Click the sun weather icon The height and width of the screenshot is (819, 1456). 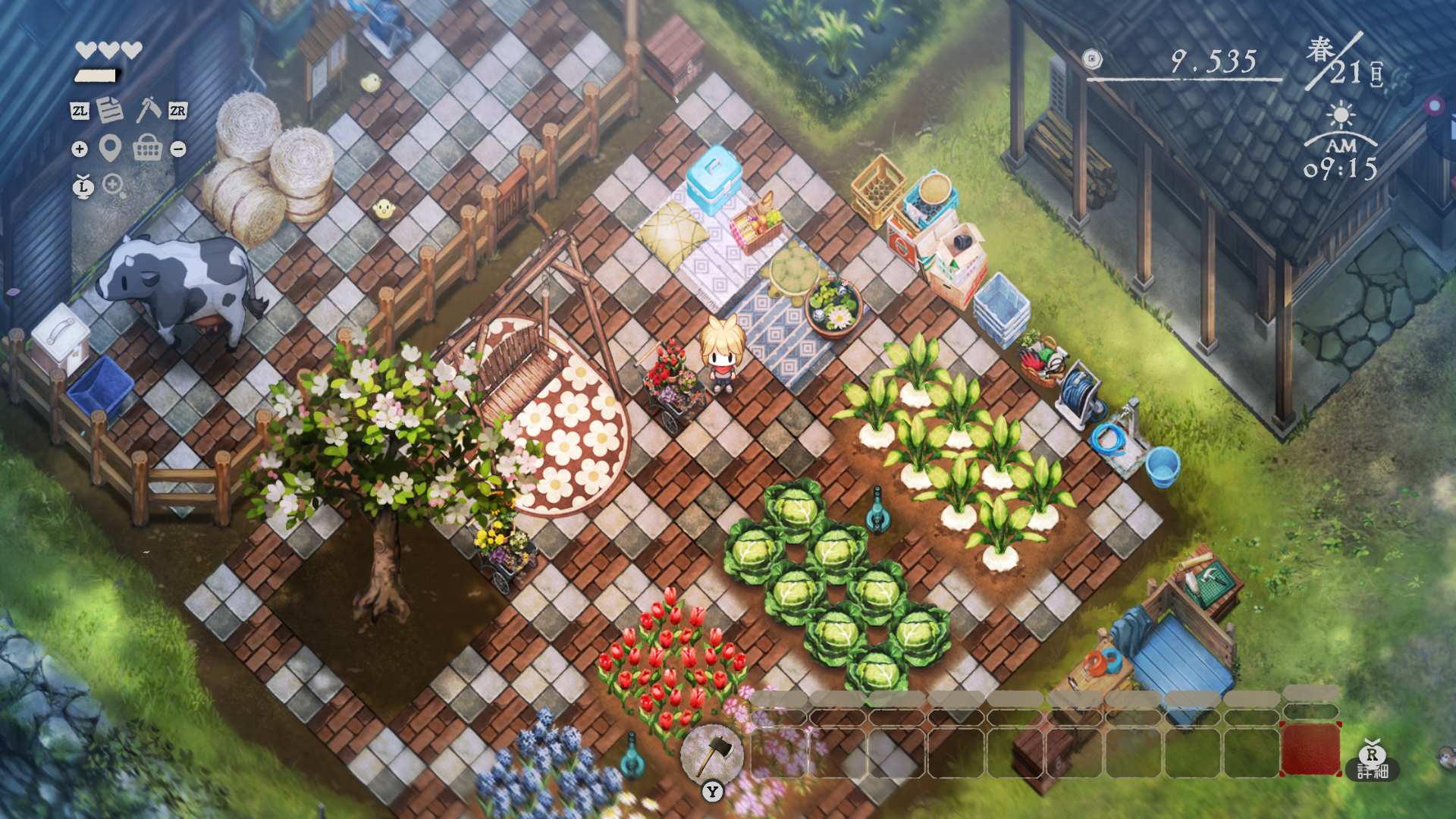pyautogui.click(x=1341, y=116)
